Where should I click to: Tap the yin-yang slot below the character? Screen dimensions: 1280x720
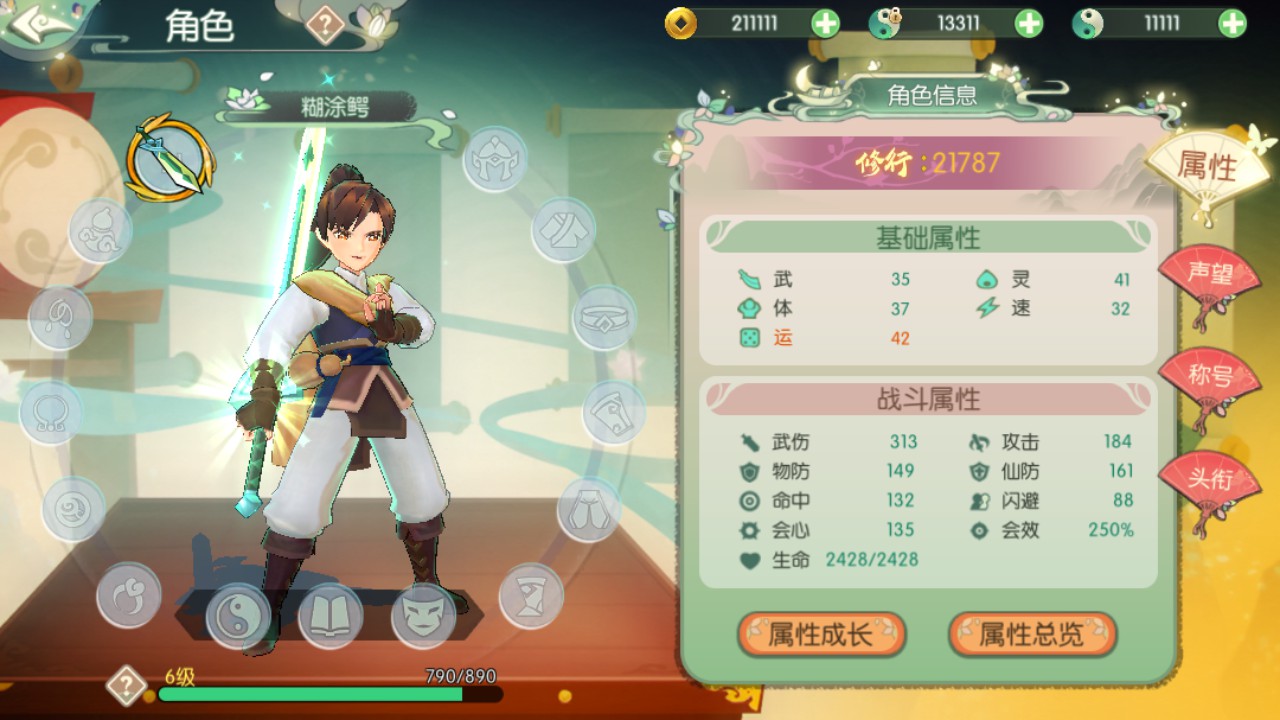tap(238, 615)
